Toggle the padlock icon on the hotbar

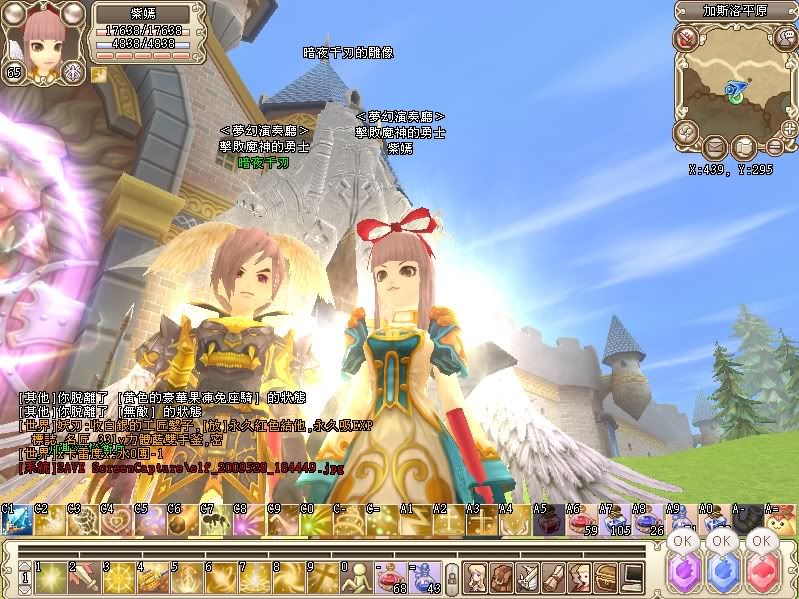[451, 578]
